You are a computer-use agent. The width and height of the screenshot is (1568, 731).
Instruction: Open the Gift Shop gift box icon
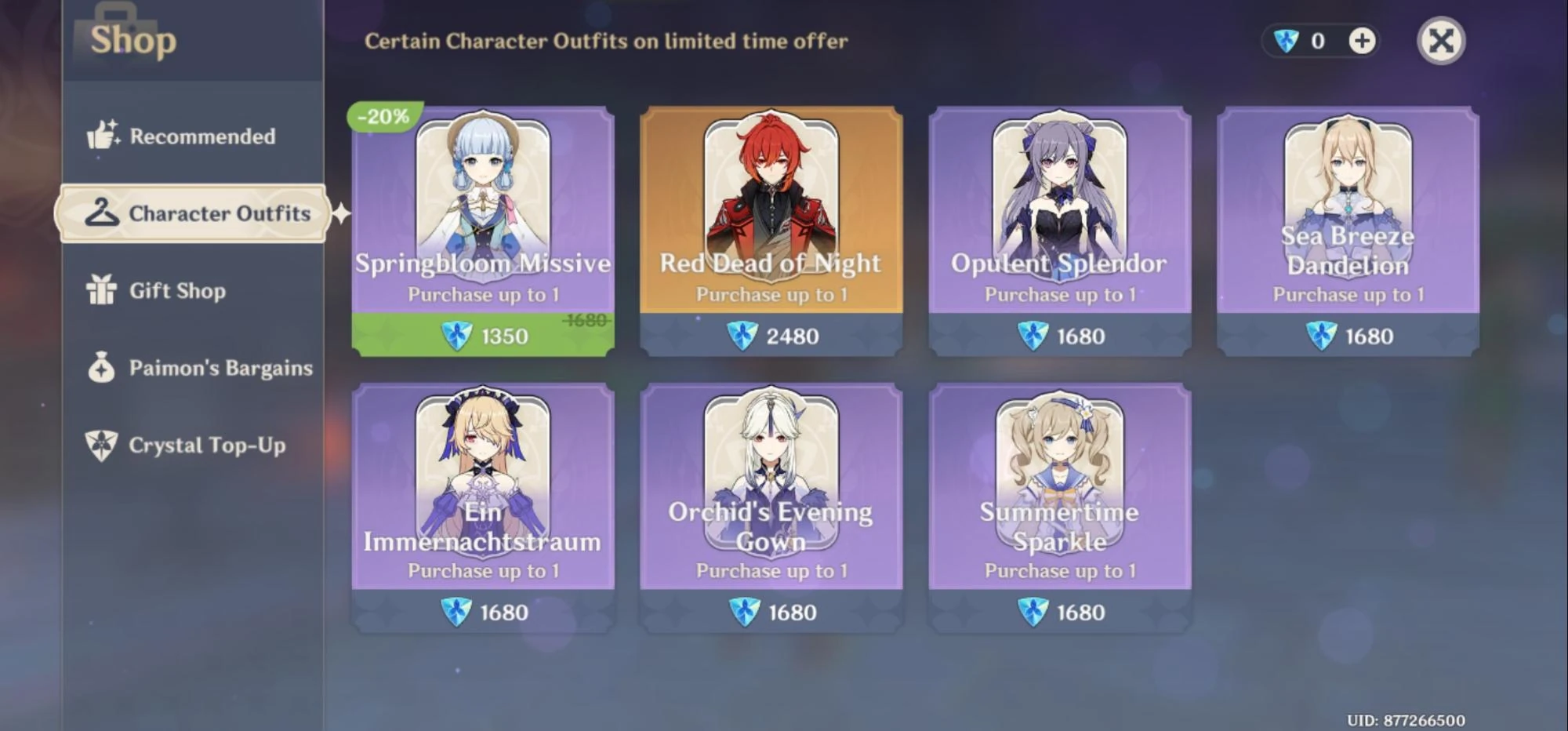coord(100,290)
